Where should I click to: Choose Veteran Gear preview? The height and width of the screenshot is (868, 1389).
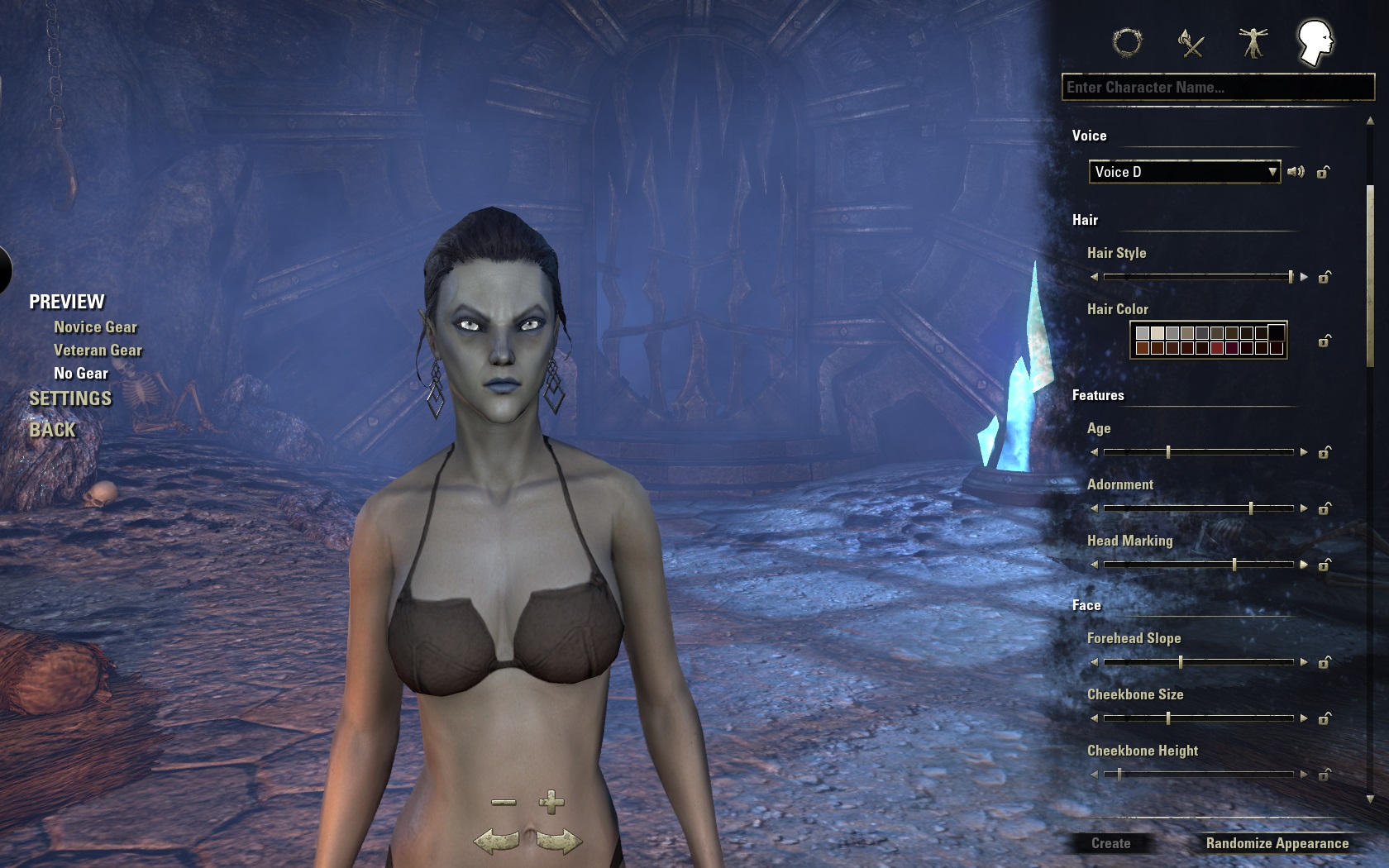pos(98,351)
